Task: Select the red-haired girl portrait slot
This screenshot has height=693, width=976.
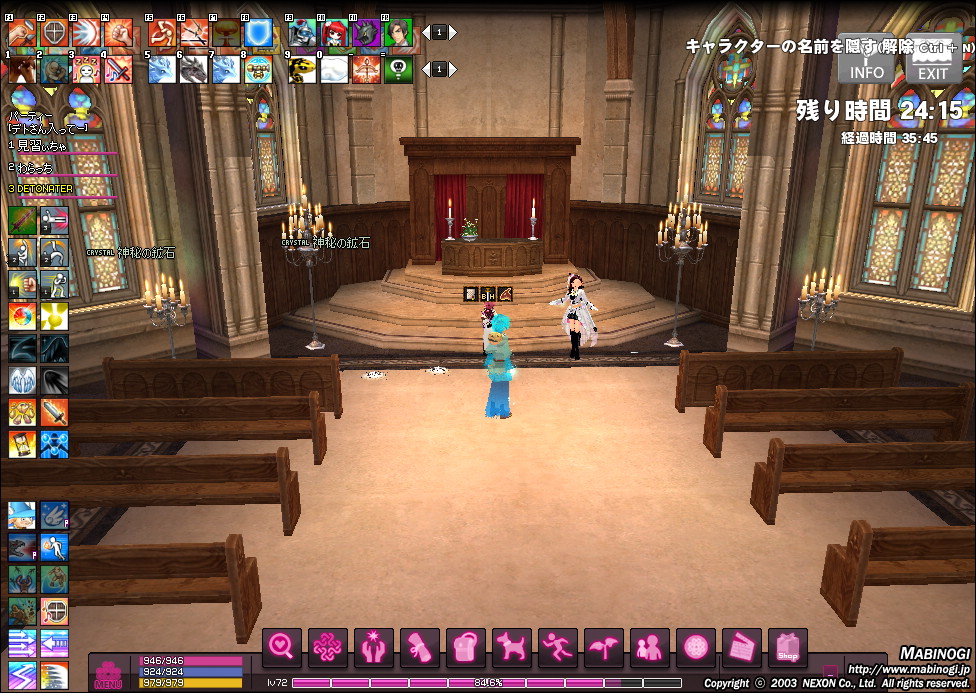Action: tap(335, 33)
